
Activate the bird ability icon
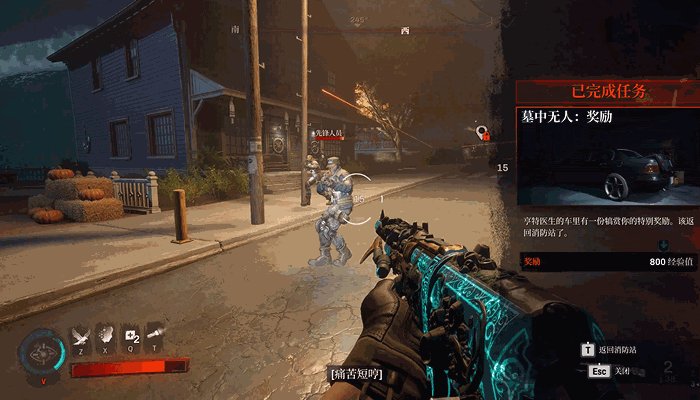(x=81, y=339)
